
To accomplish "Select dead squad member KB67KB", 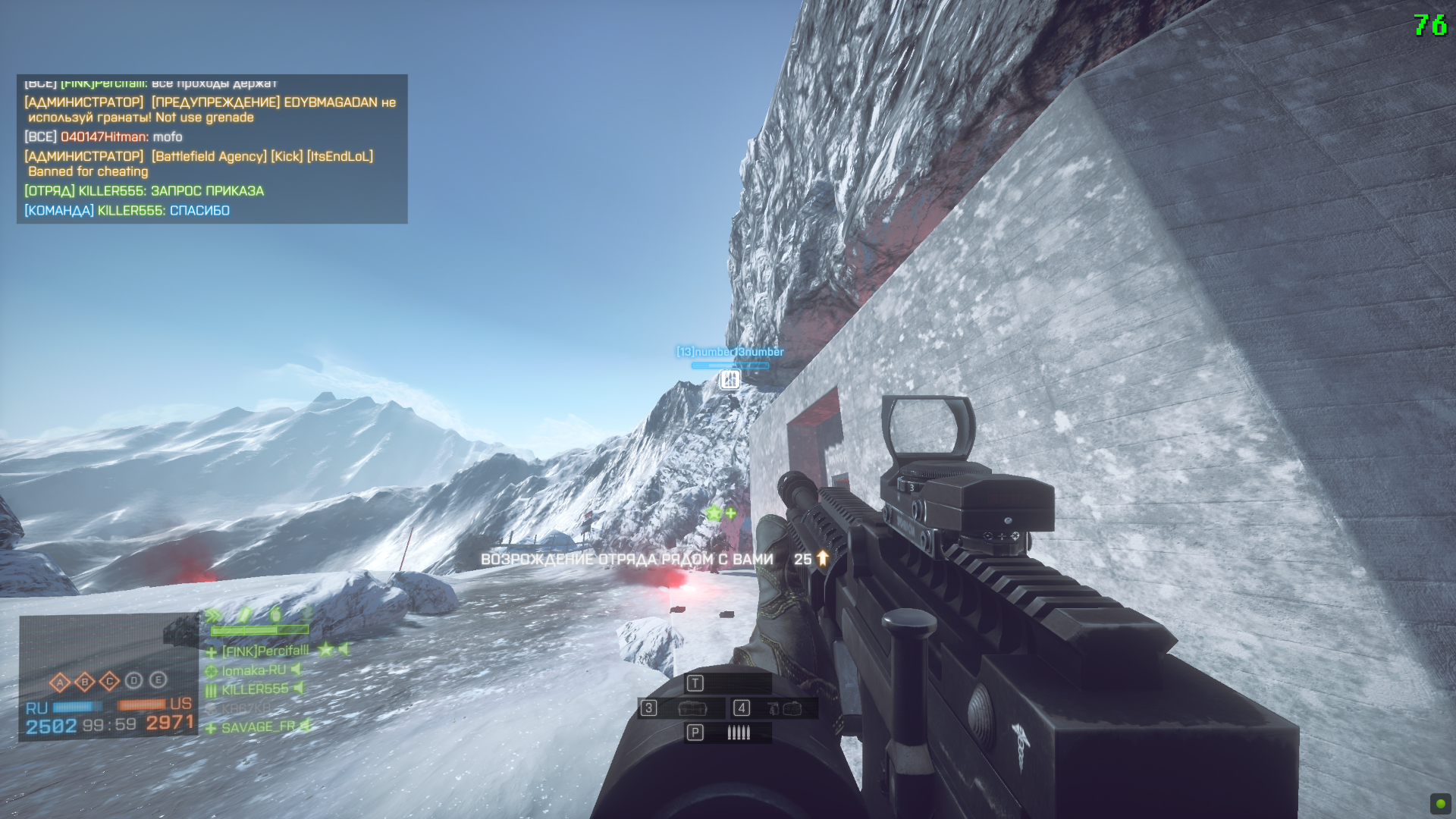I will pos(246,708).
